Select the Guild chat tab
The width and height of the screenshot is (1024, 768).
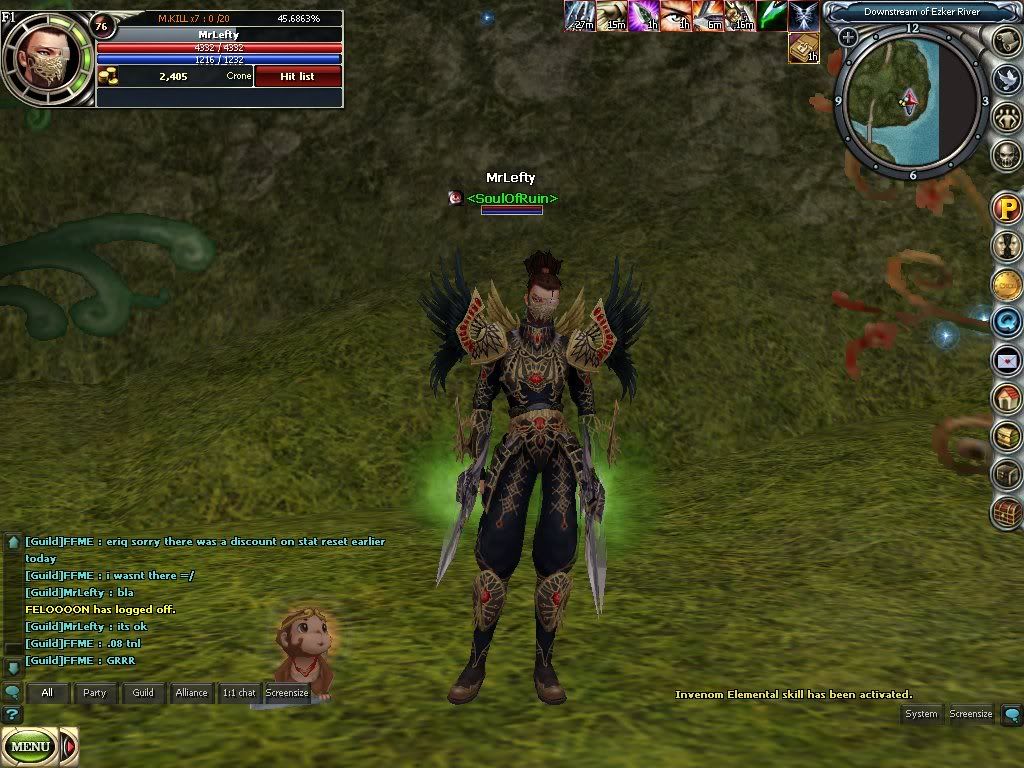pyautogui.click(x=143, y=692)
